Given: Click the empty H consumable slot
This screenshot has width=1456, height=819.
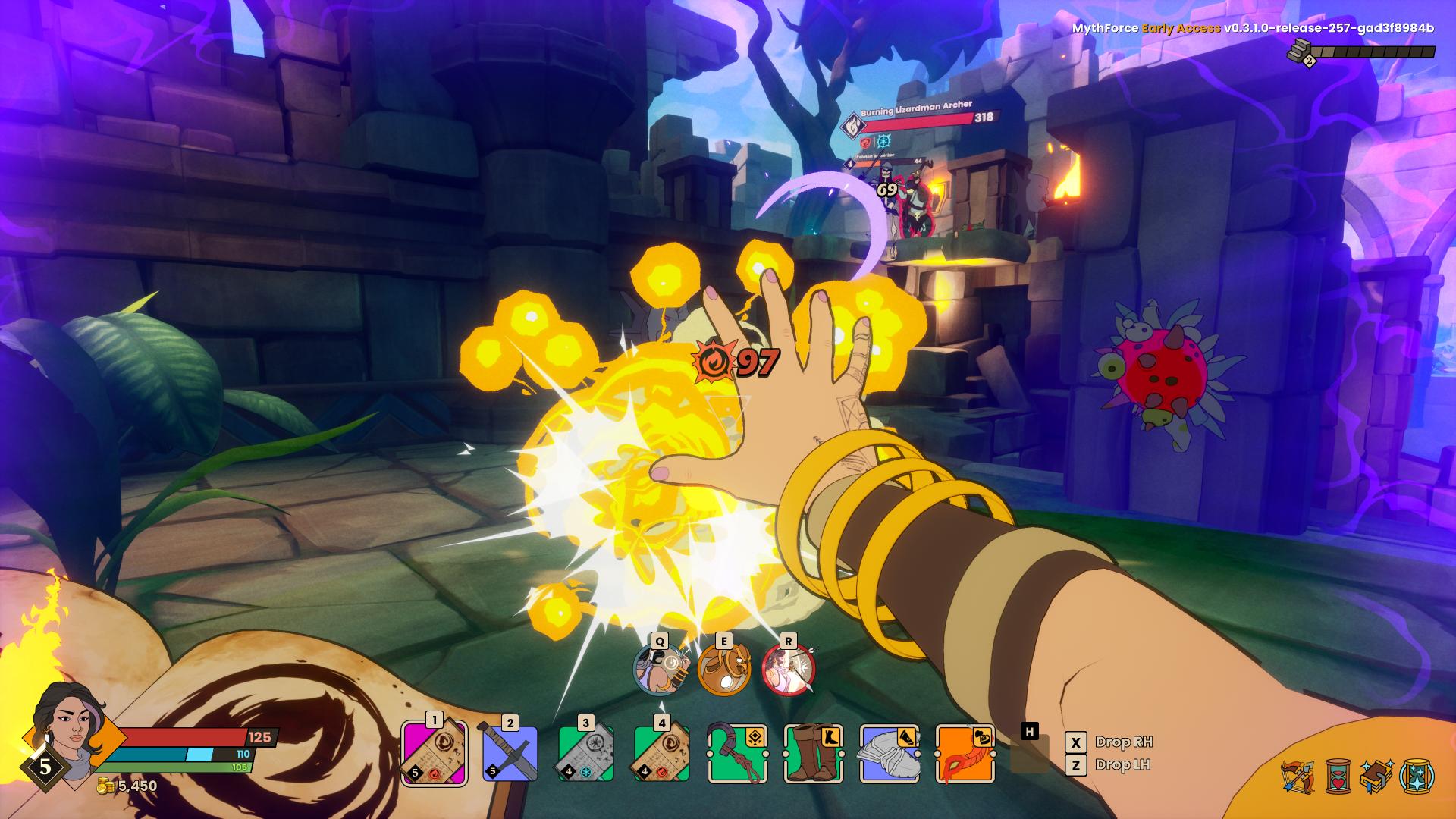Looking at the screenshot, I should (x=1029, y=755).
